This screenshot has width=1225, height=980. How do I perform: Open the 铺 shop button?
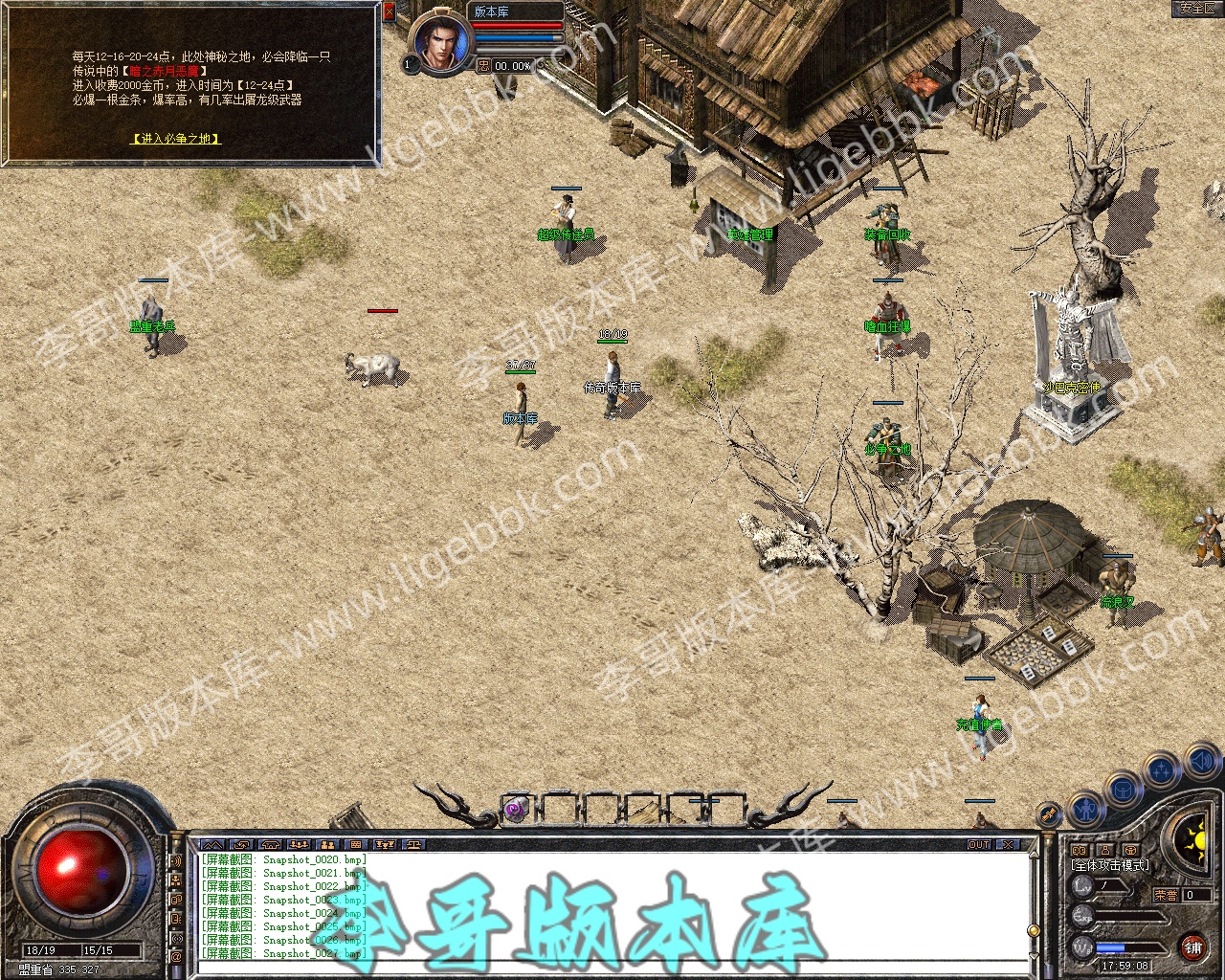coord(1192,947)
